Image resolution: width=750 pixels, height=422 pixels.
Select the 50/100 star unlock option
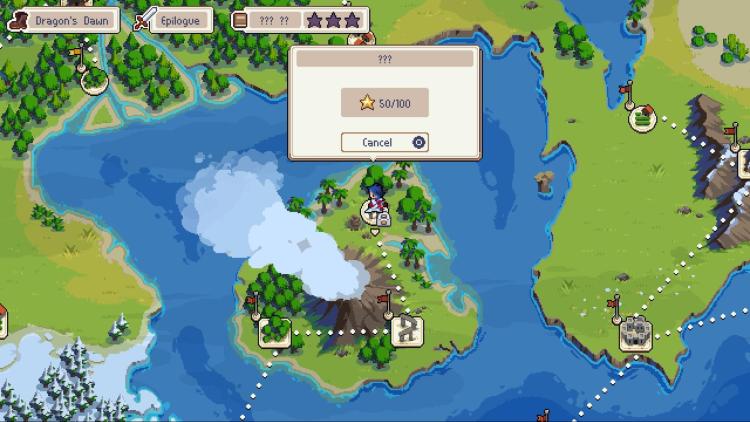tap(384, 102)
